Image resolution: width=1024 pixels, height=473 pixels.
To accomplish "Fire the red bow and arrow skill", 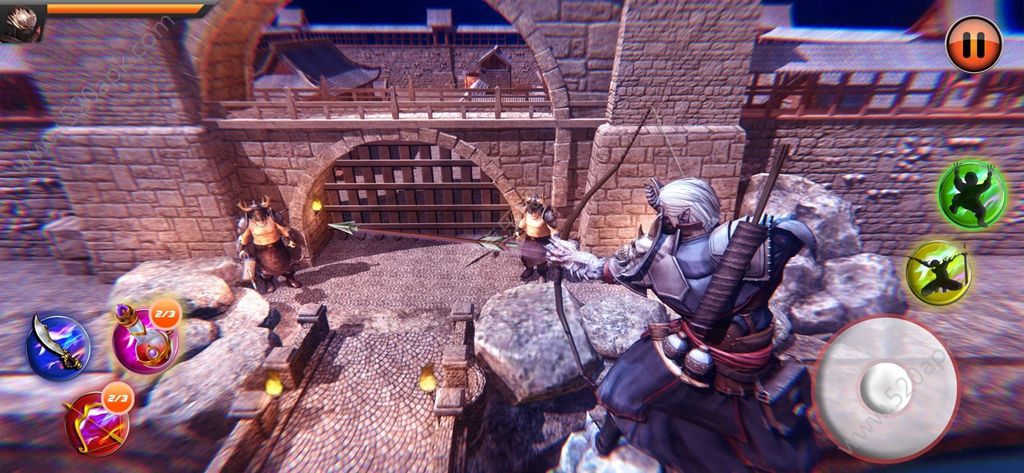I will pos(96,420).
